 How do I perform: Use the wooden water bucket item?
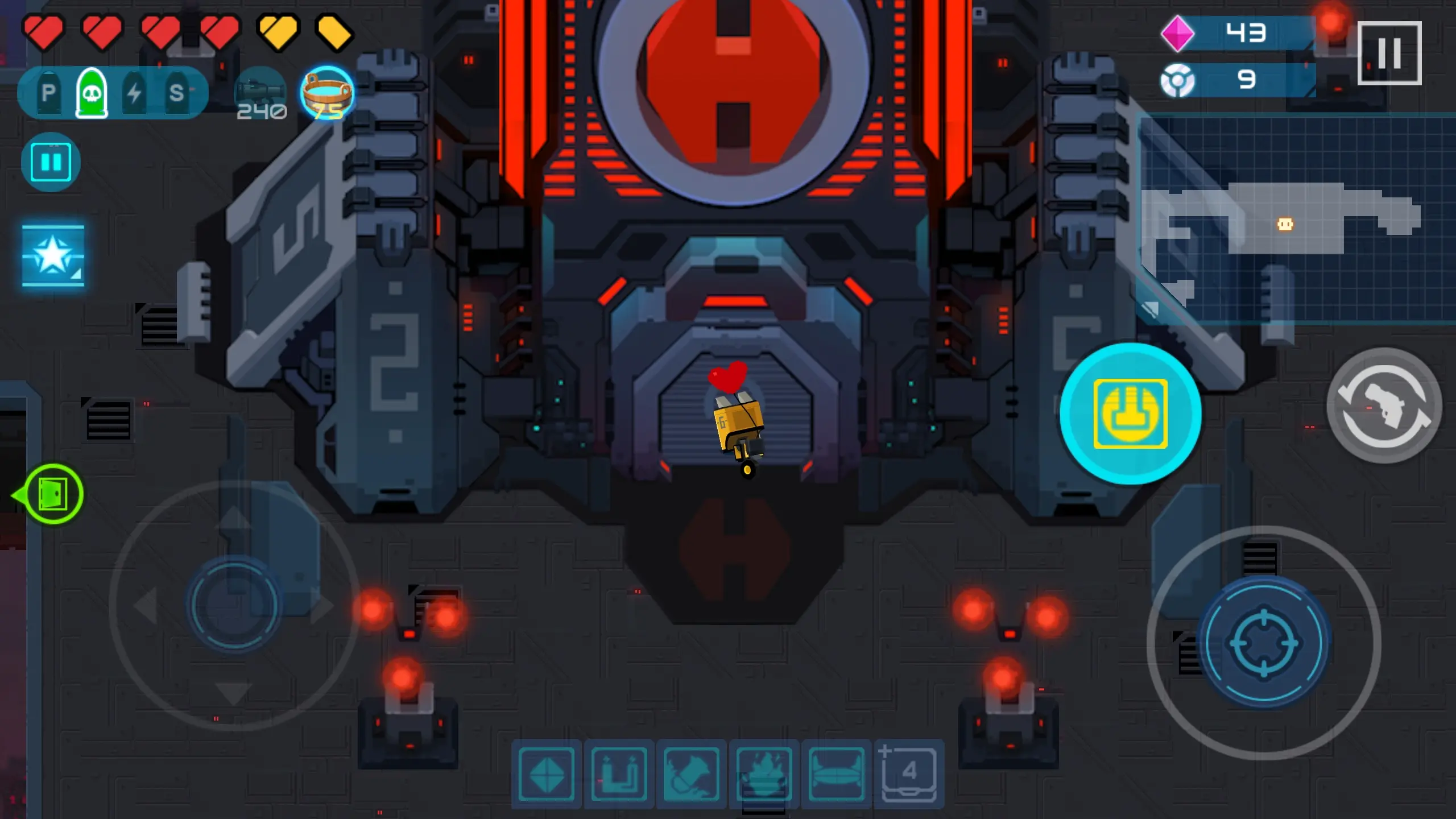pyautogui.click(x=327, y=93)
